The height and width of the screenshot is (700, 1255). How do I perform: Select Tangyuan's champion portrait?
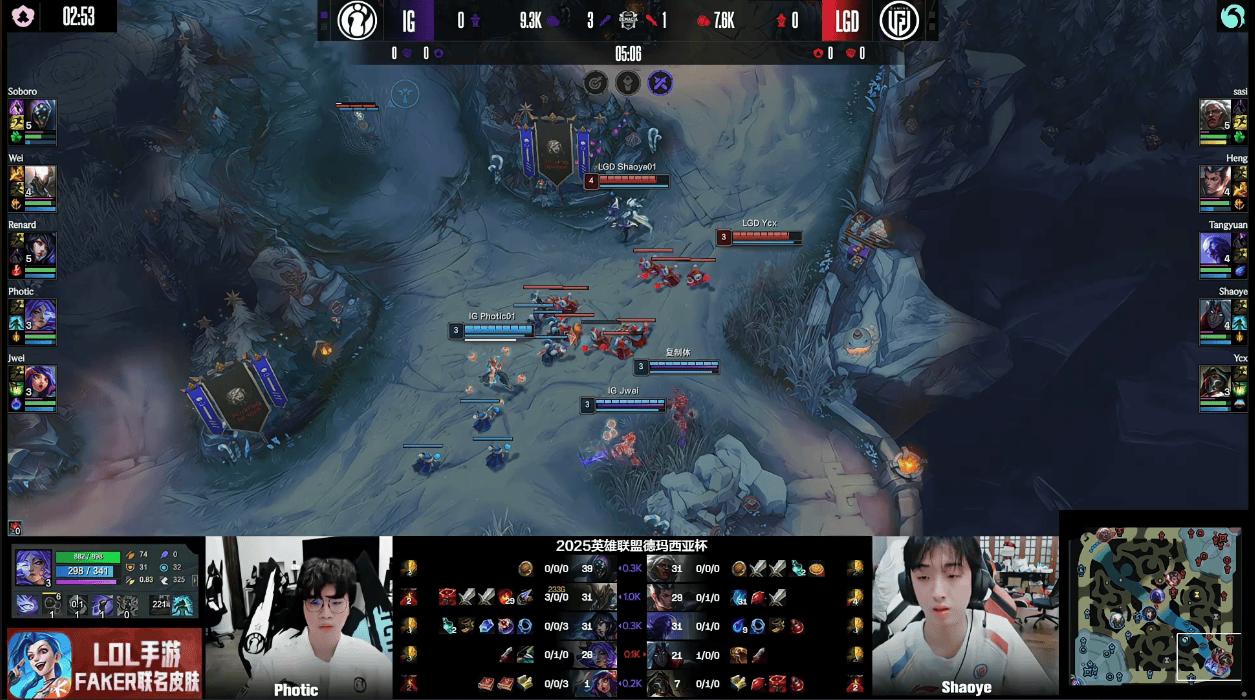(x=1214, y=249)
